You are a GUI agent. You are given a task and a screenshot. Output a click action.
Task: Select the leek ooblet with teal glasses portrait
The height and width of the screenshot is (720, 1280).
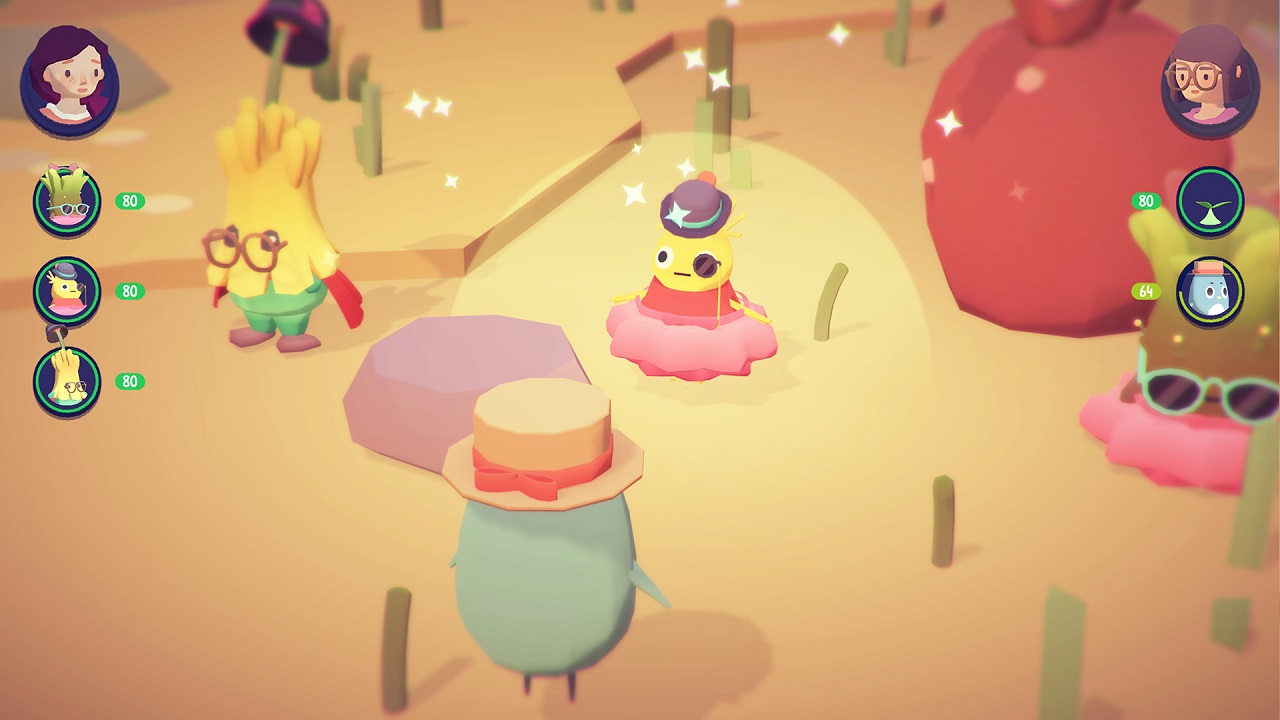[66, 201]
